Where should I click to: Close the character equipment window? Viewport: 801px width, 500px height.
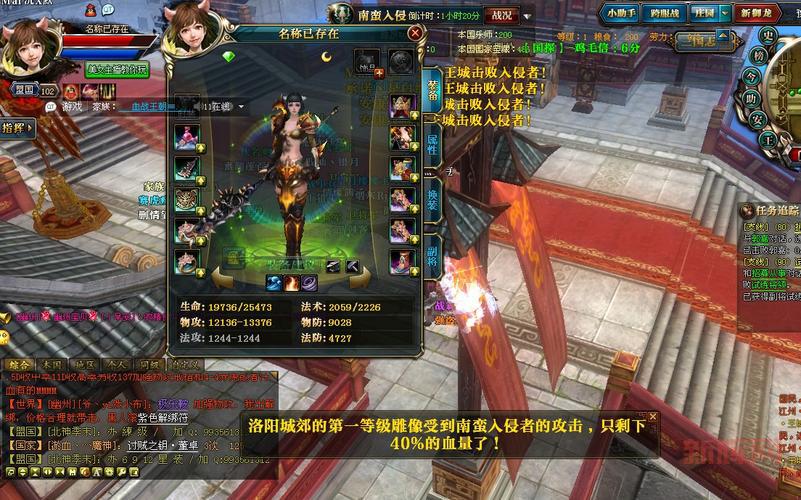(x=414, y=33)
